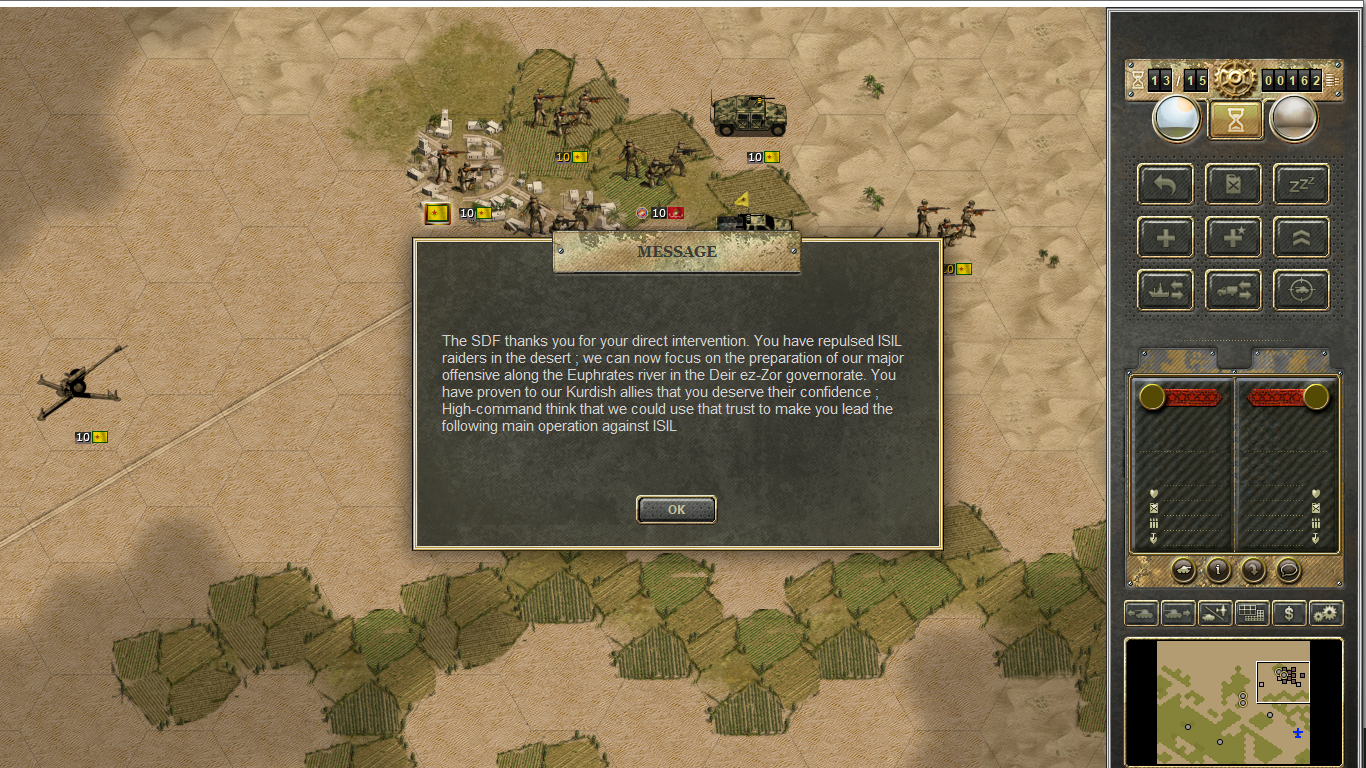
Task: Select the previous unit tank arrow button
Action: [1142, 613]
